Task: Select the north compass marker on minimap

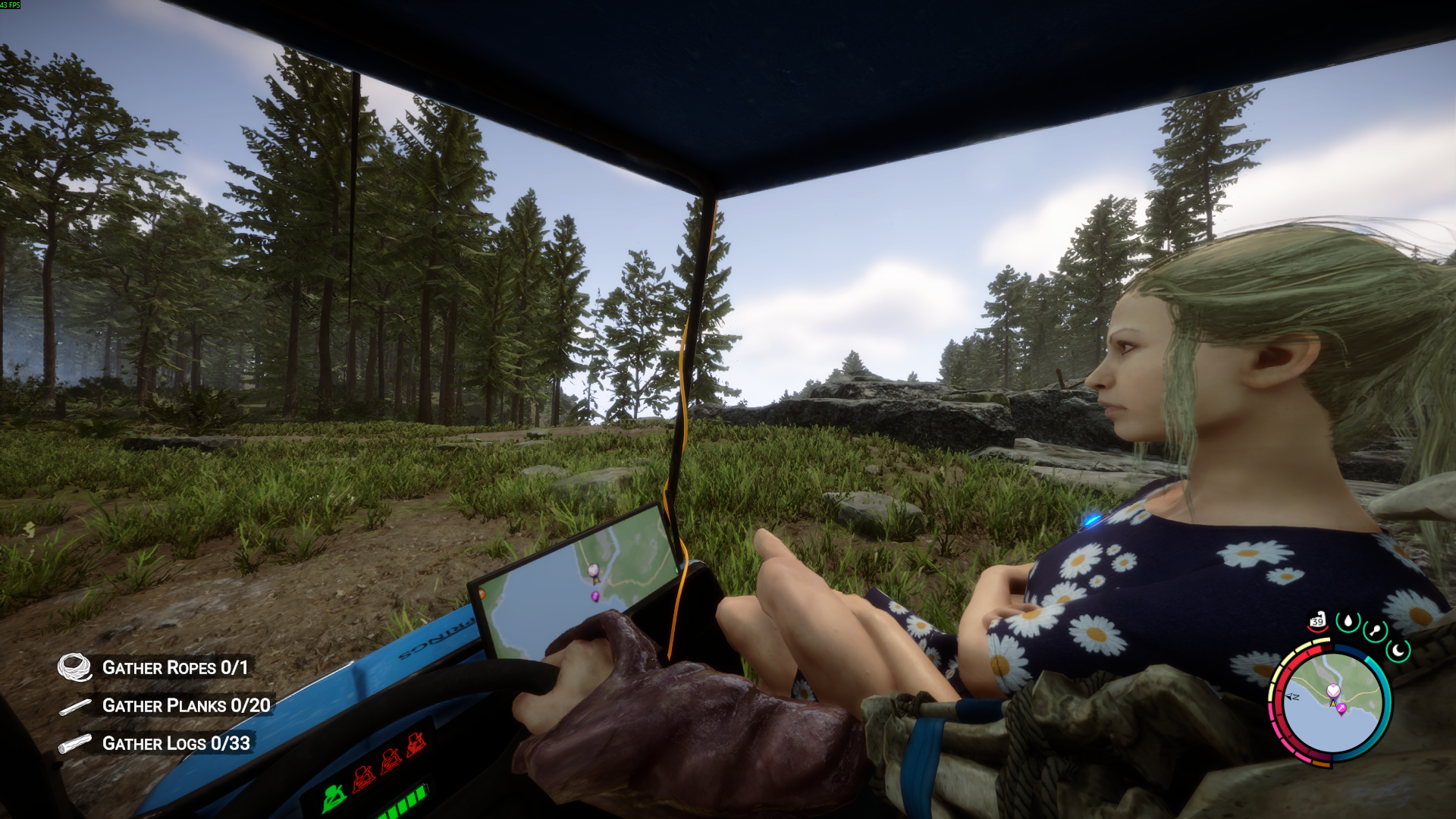Action: (1292, 696)
